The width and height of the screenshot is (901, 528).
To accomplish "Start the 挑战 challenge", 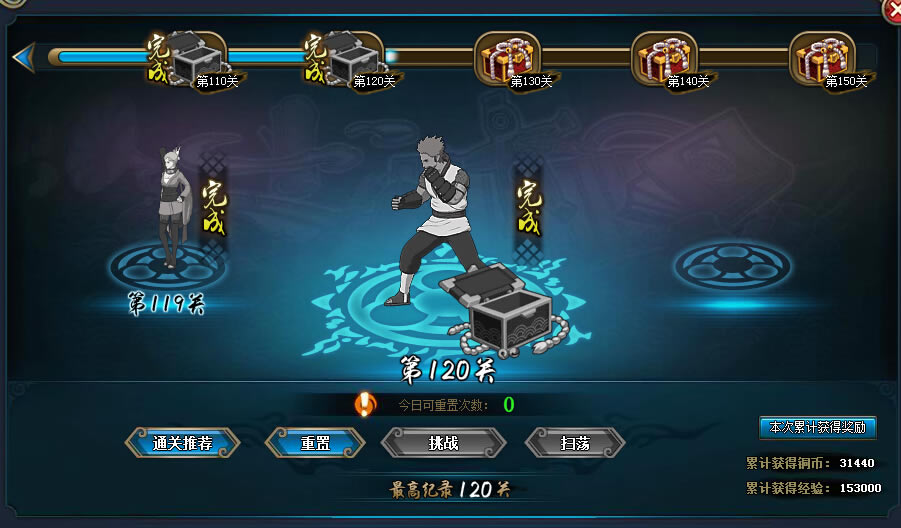I will click(443, 442).
